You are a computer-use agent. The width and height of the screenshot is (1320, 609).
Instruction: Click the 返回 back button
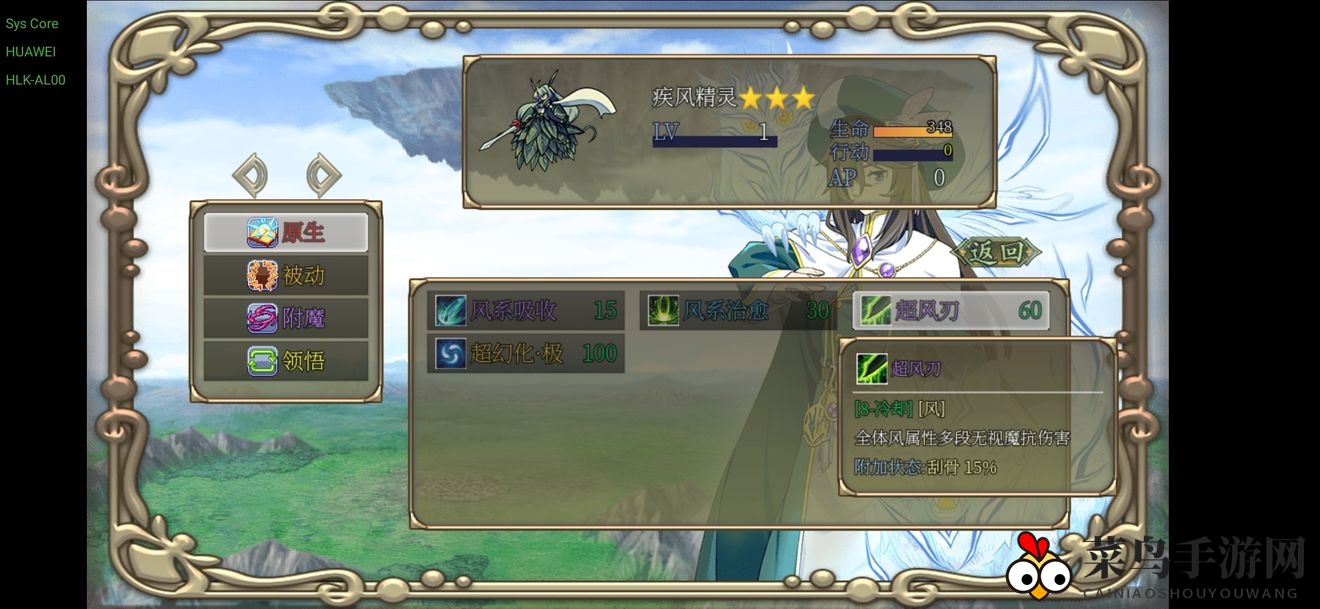(996, 252)
